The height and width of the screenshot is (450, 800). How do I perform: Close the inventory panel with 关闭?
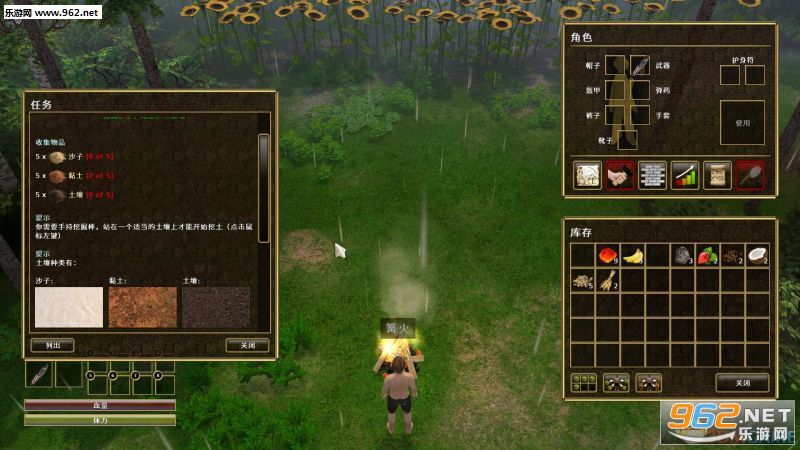coord(742,382)
